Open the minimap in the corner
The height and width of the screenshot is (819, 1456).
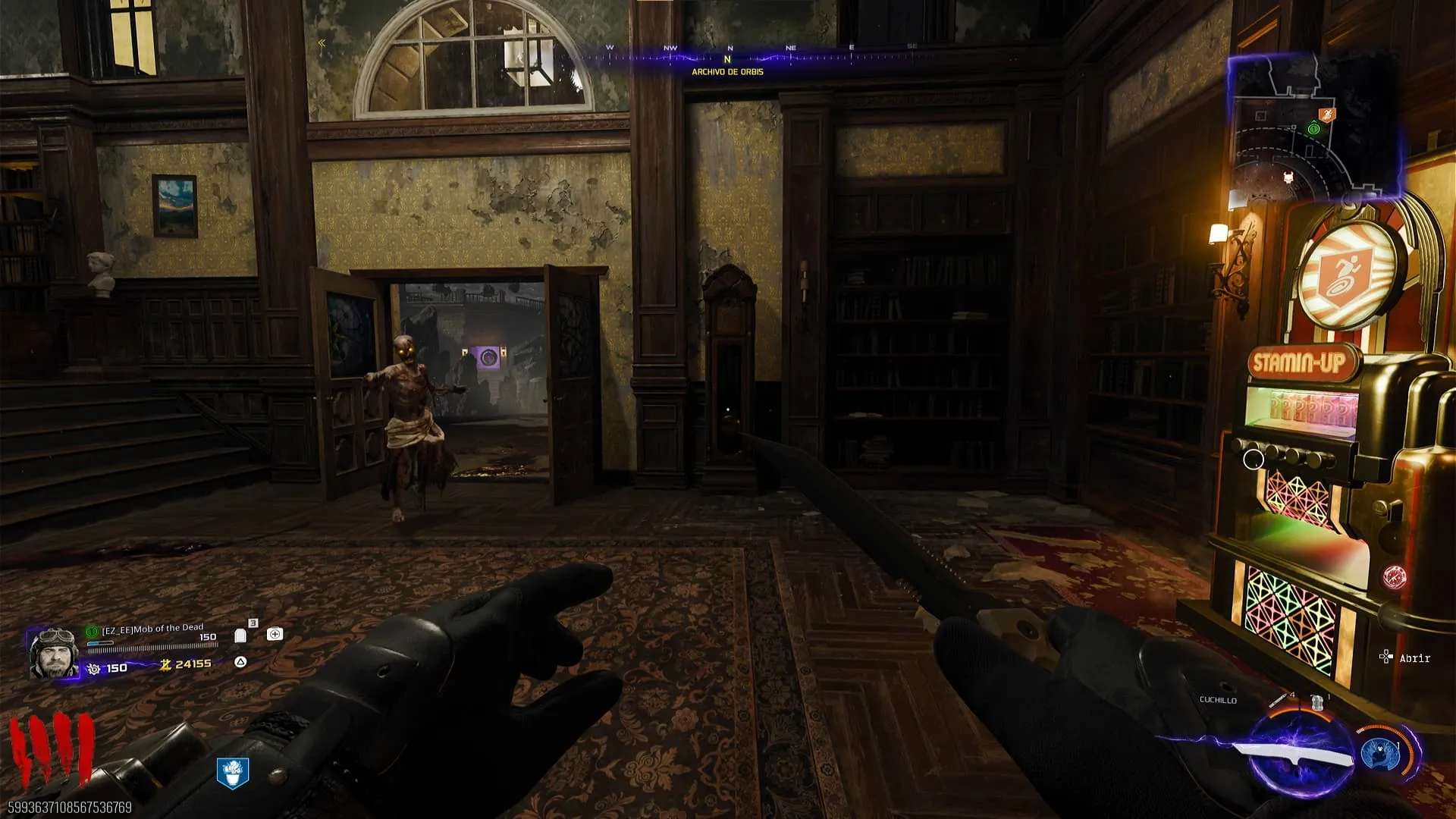[1313, 127]
